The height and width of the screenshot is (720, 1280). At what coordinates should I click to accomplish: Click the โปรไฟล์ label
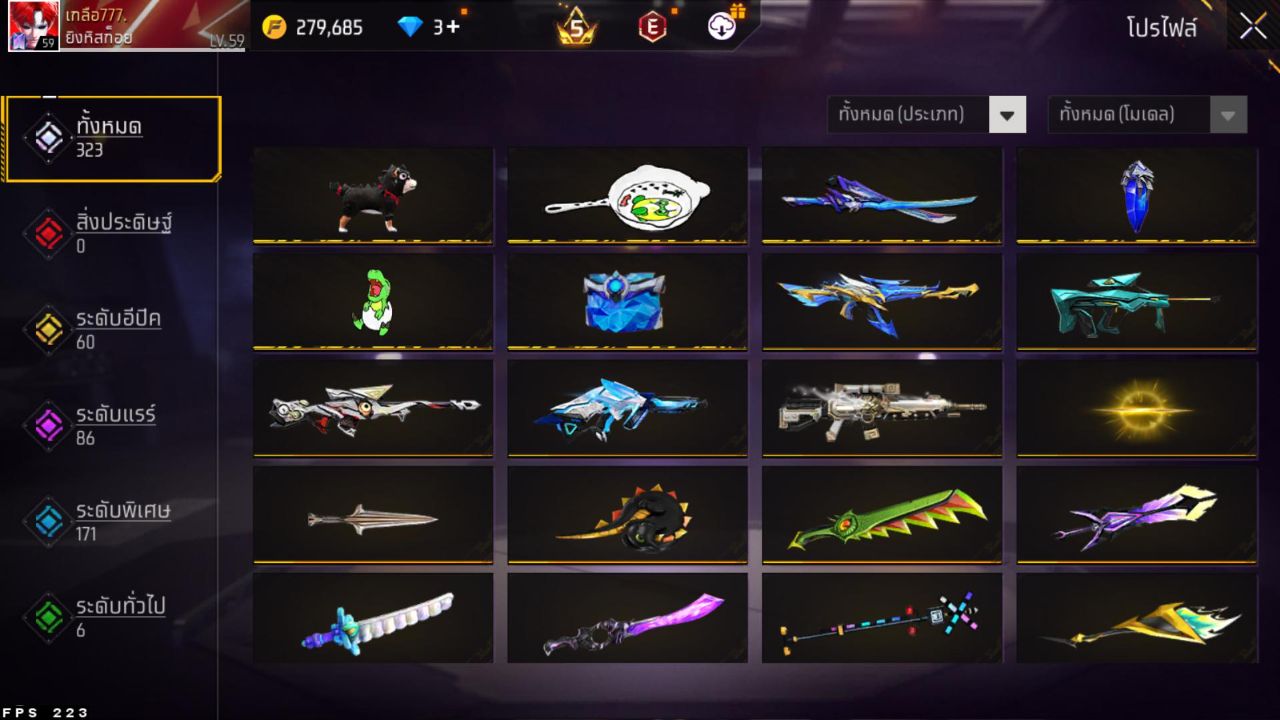(1160, 29)
